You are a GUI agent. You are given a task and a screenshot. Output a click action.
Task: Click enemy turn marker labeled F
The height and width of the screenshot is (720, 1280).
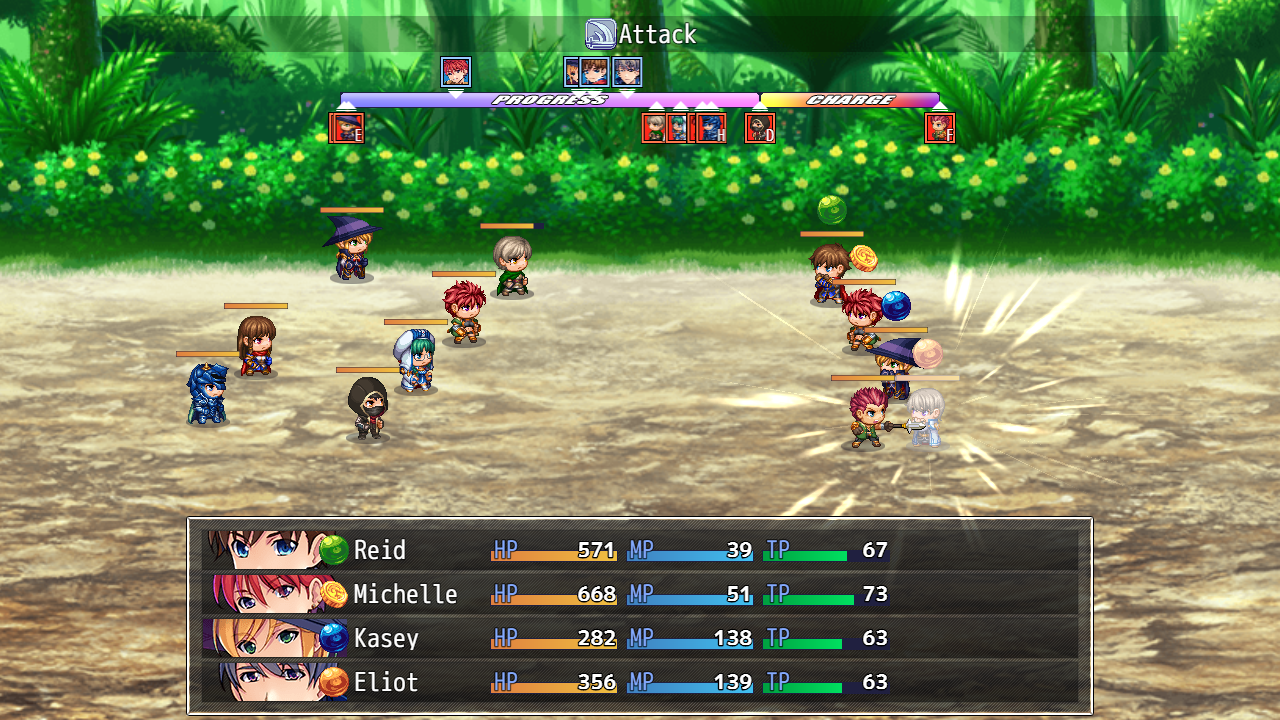pos(940,128)
